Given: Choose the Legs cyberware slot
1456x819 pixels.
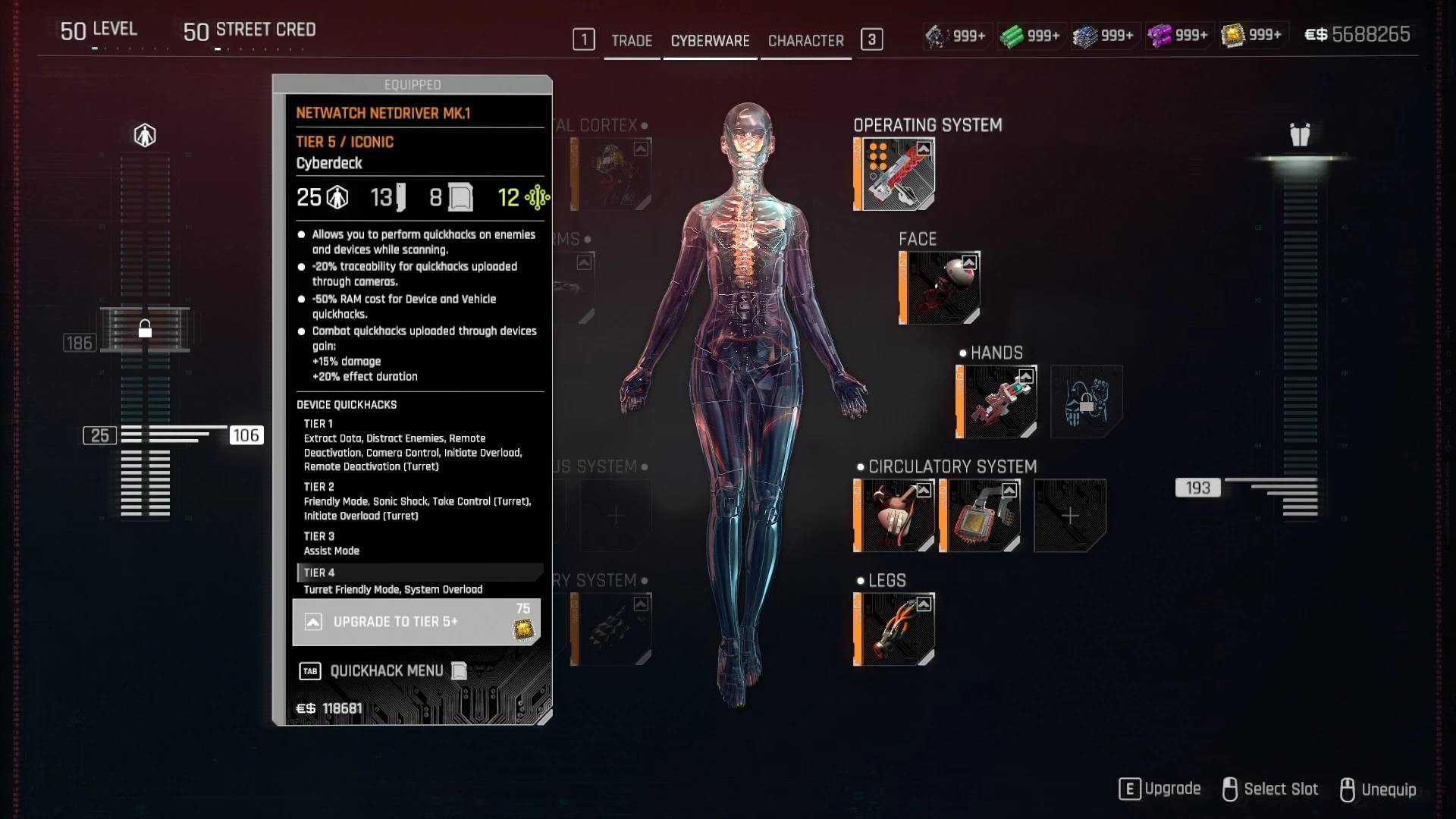Looking at the screenshot, I should click(894, 629).
